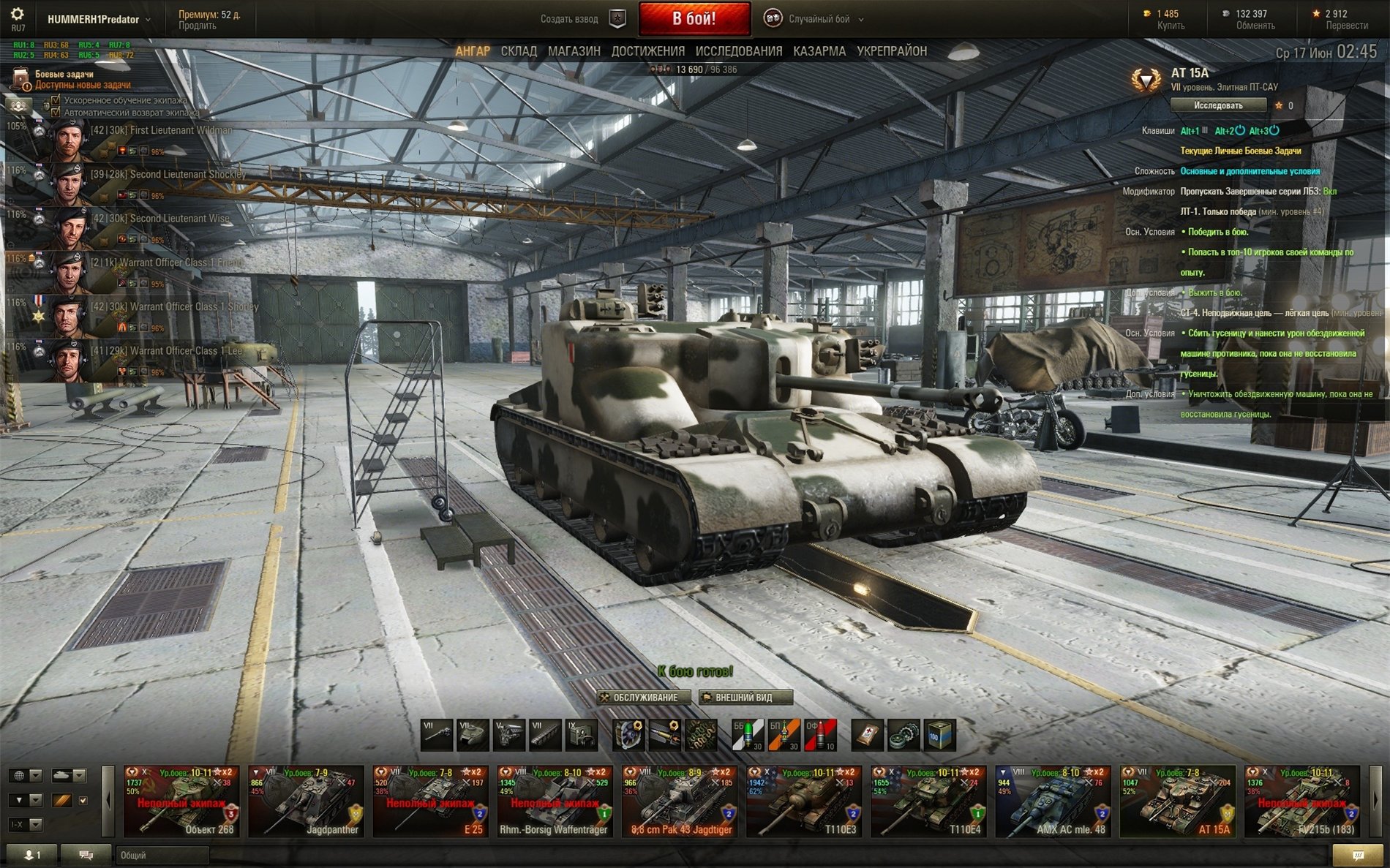Open the ДОСТИЖЕНИЯ achievements tab

[x=647, y=51]
